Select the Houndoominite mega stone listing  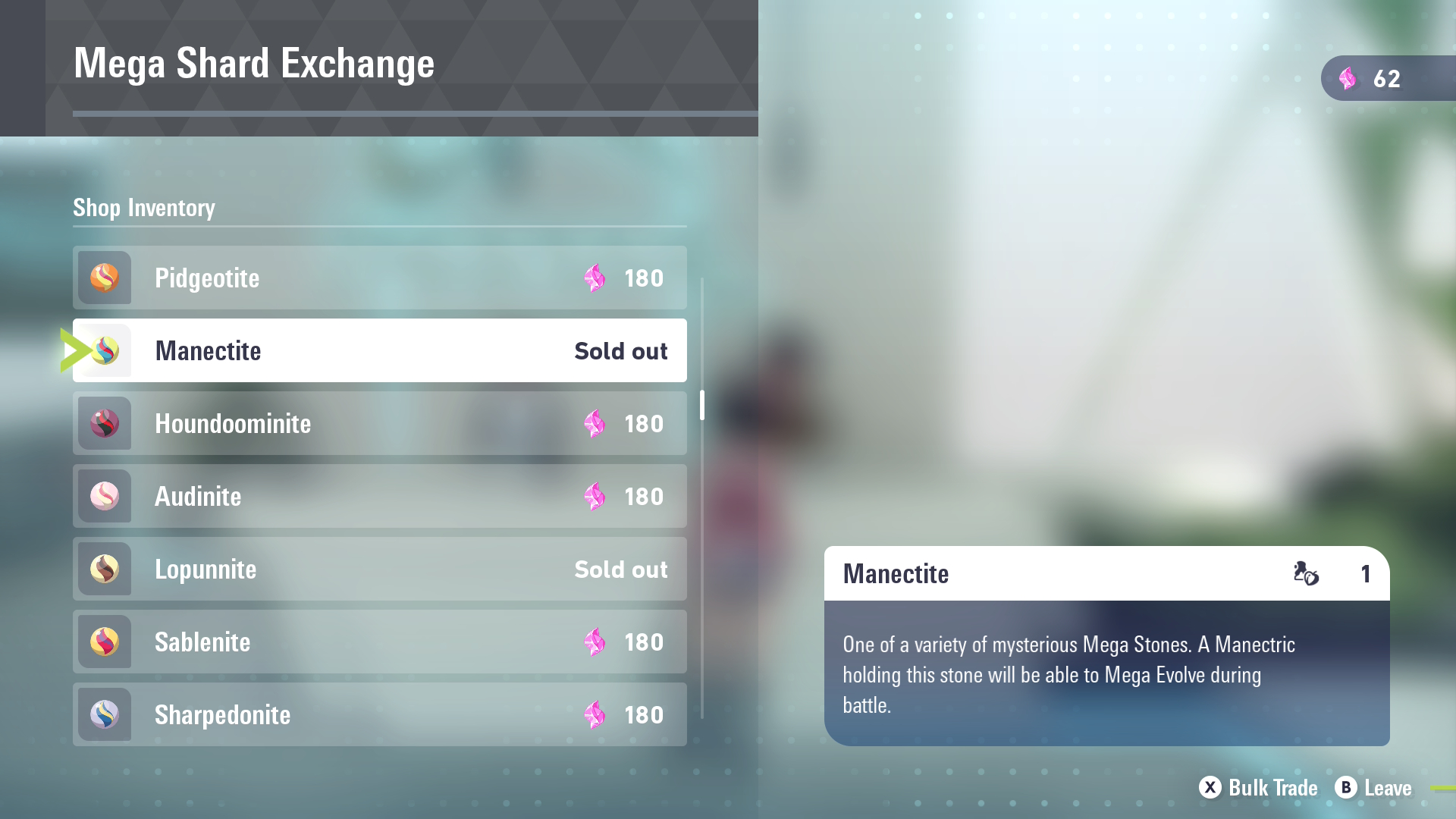tap(379, 423)
